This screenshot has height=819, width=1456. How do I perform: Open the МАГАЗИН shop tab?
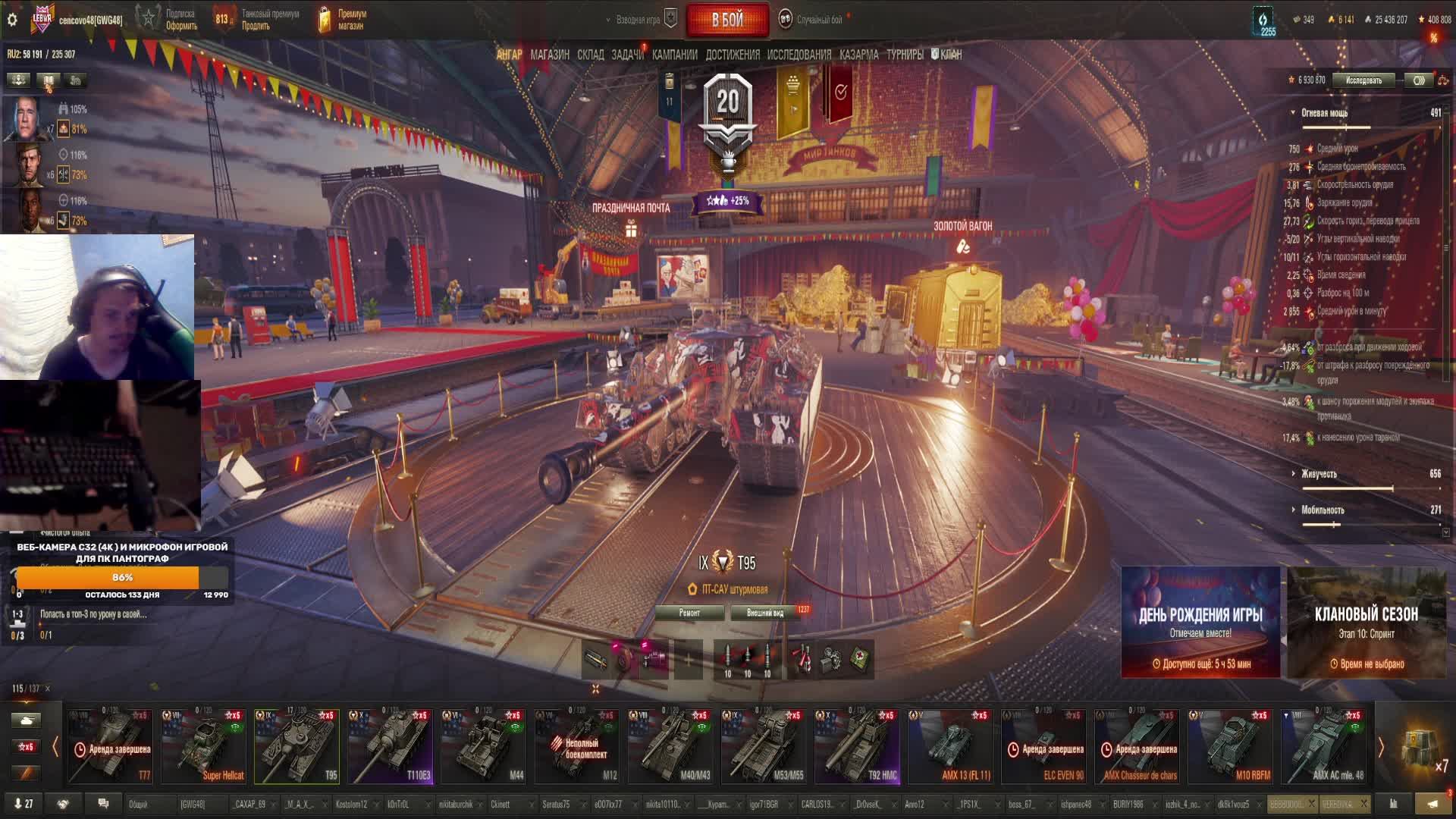(550, 55)
